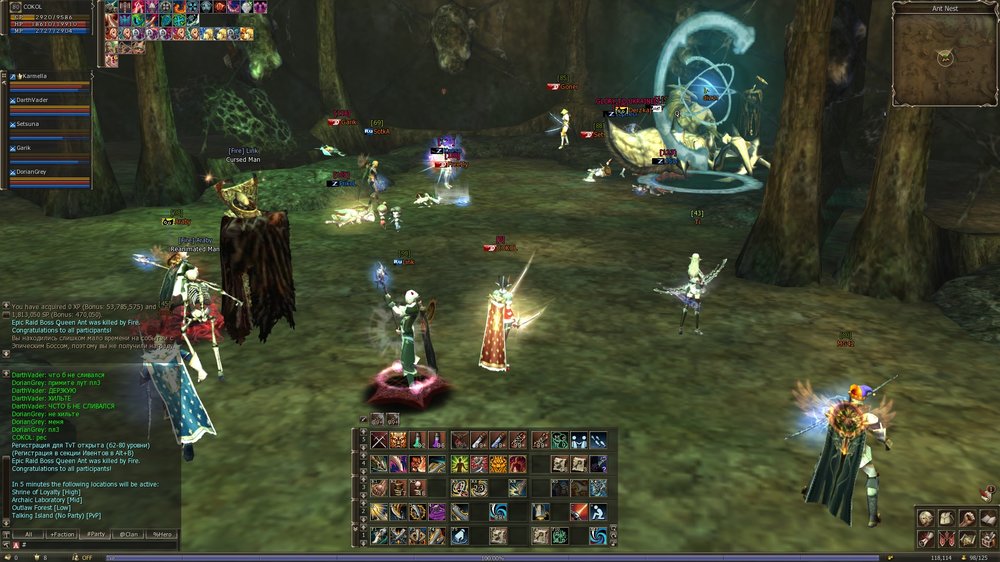Screen dimensions: 1000x562
Task: Target party member DorianGrey
Action: [x=40, y=172]
